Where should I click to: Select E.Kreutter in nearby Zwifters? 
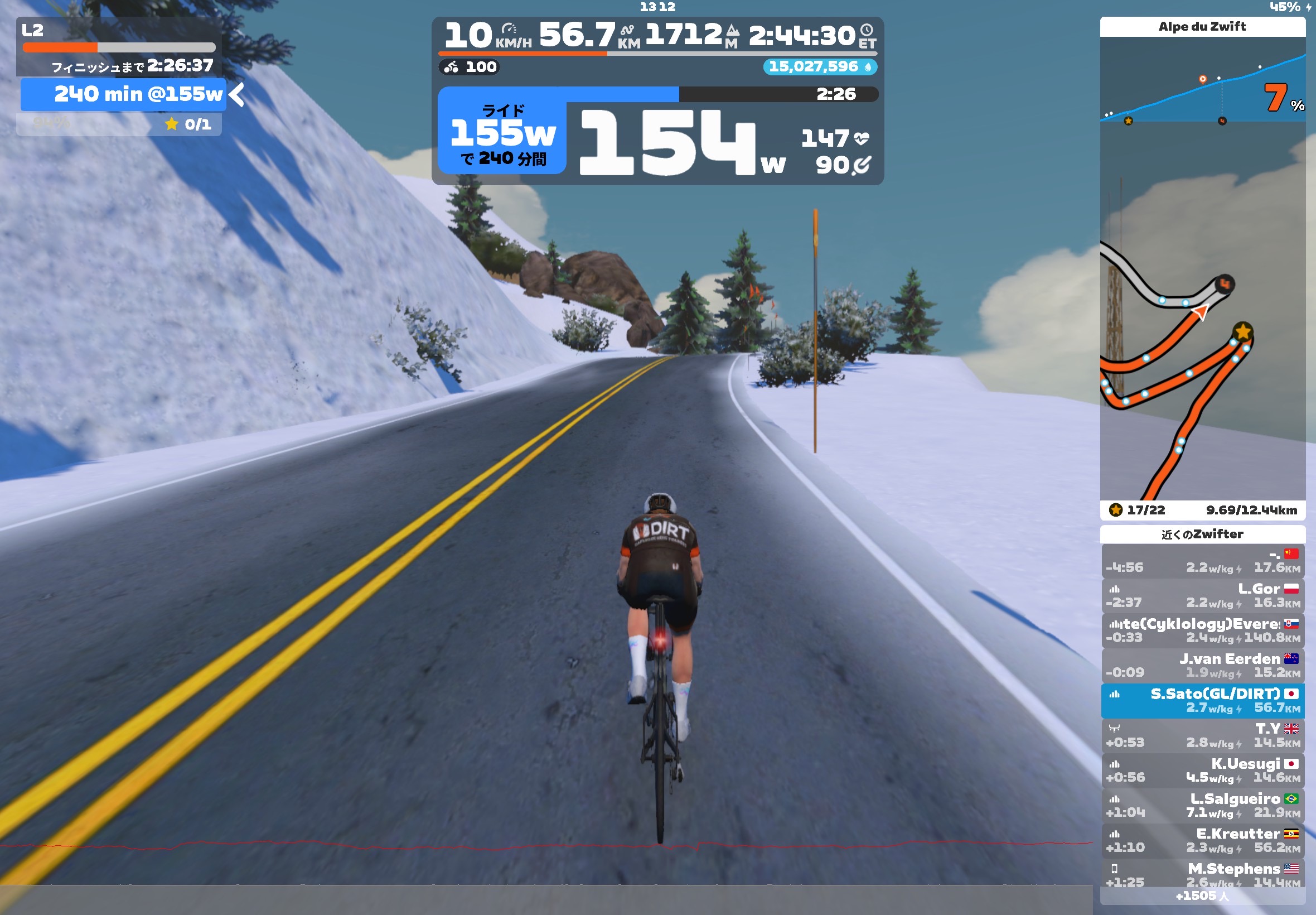(x=1202, y=840)
